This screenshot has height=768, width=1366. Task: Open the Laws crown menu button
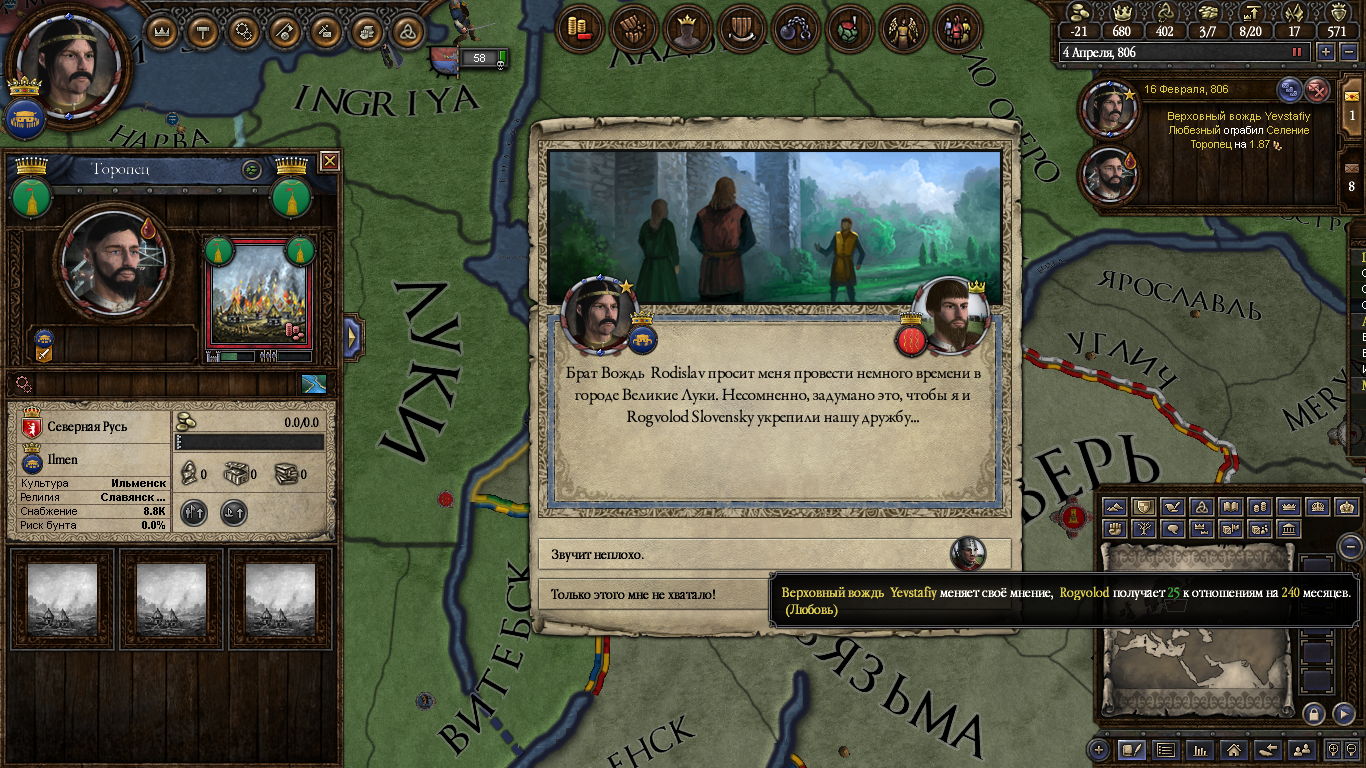[x=161, y=31]
